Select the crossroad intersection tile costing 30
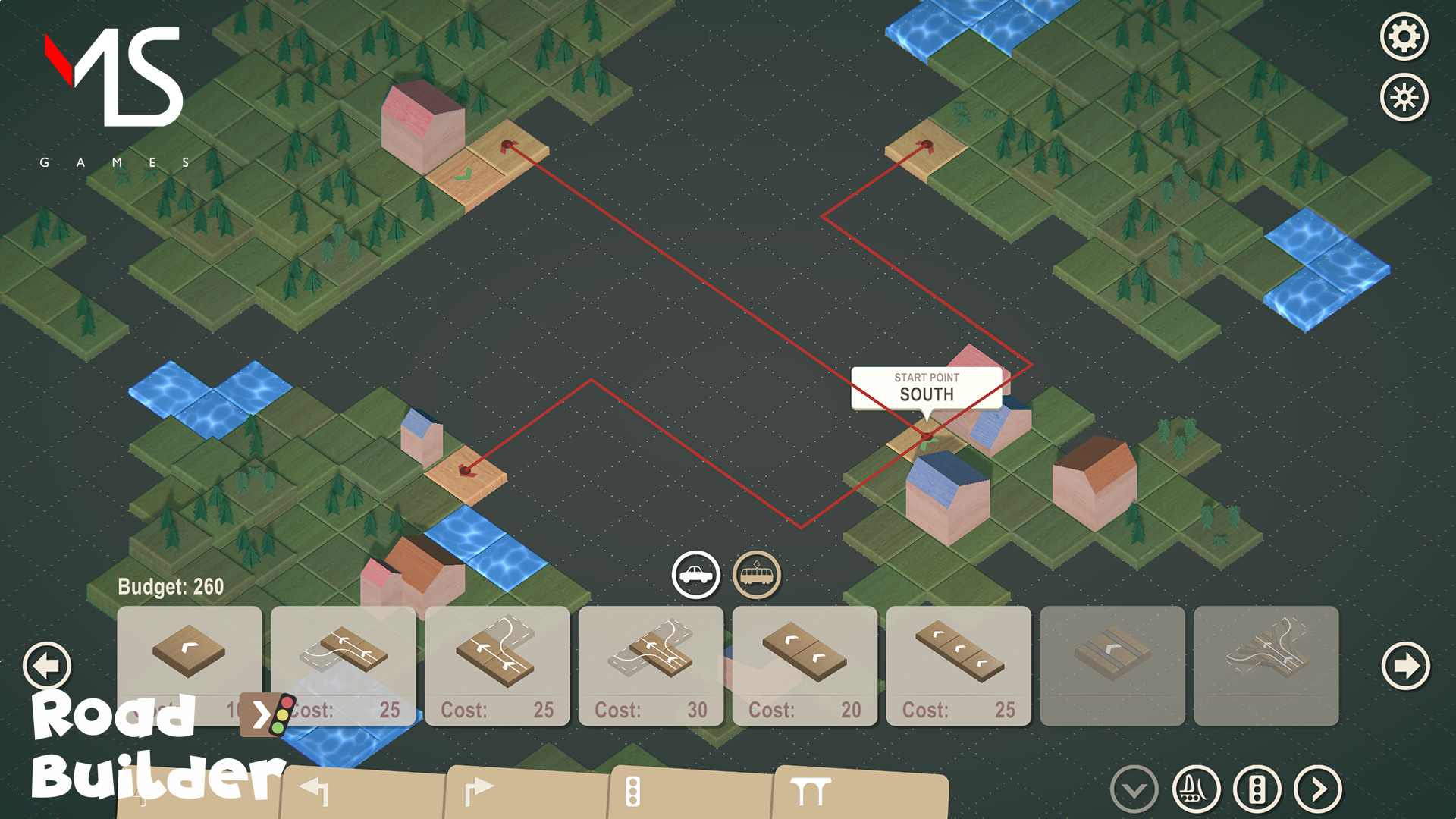The height and width of the screenshot is (819, 1456). tap(651, 656)
